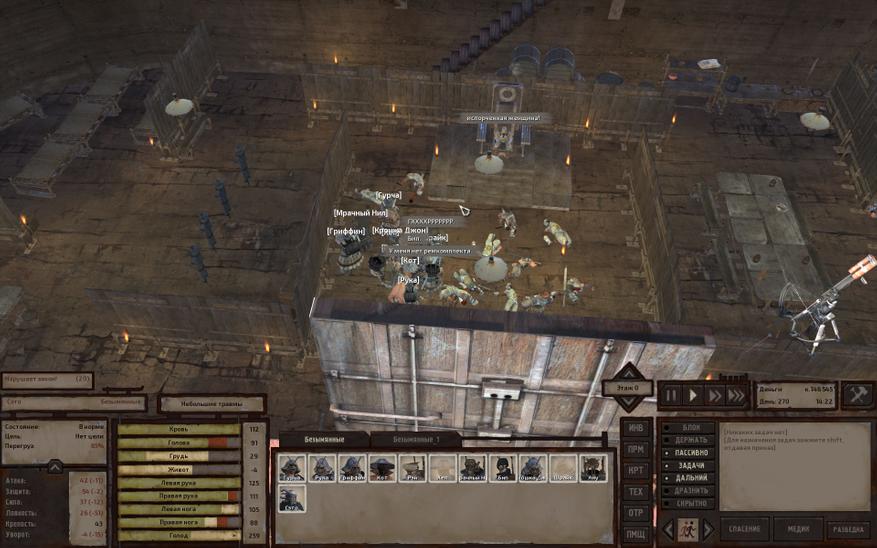Enable the МЕДИК job button
Screen dimensions: 877x548
click(797, 529)
